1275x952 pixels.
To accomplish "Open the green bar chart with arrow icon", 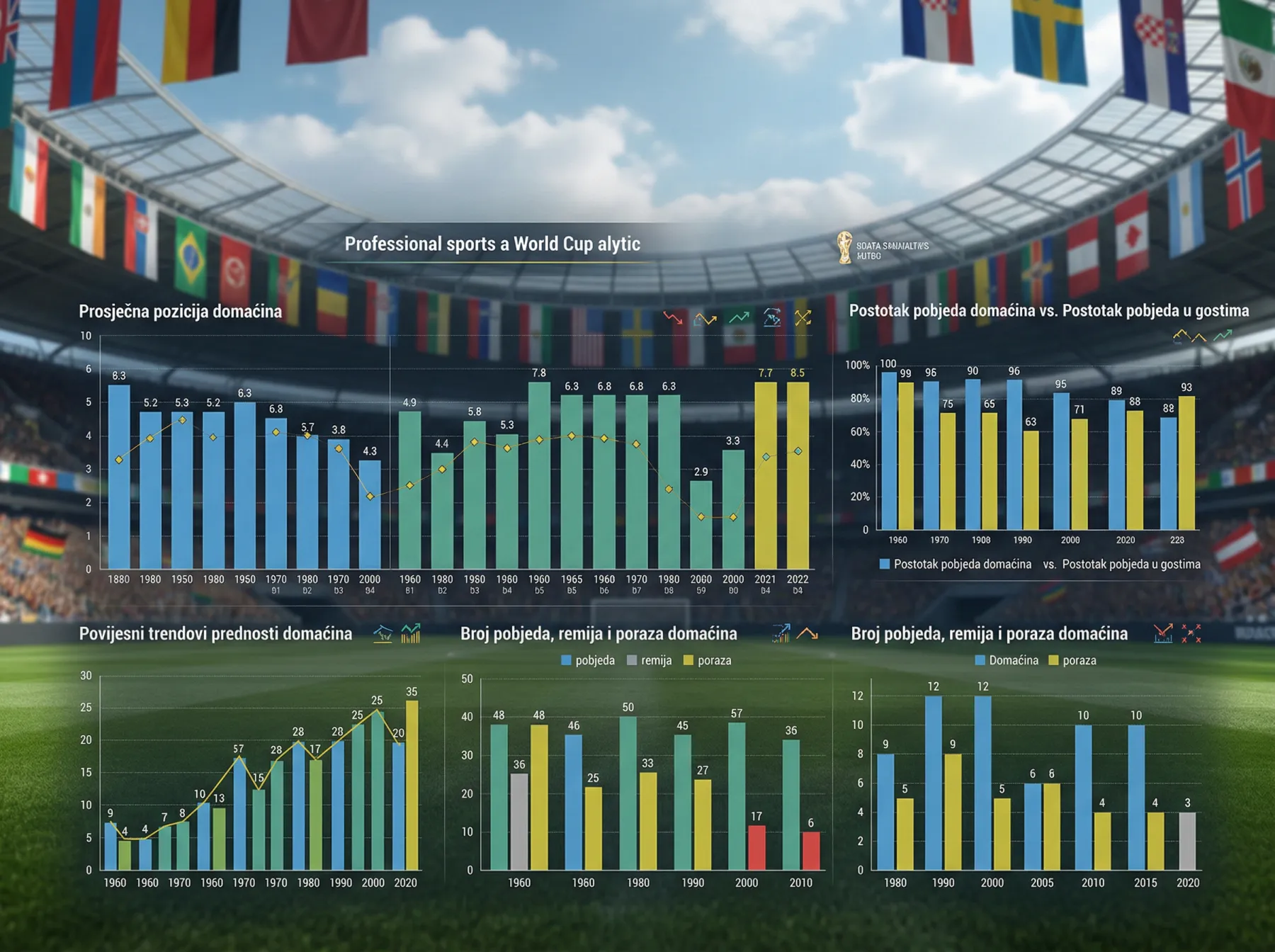I will (411, 633).
